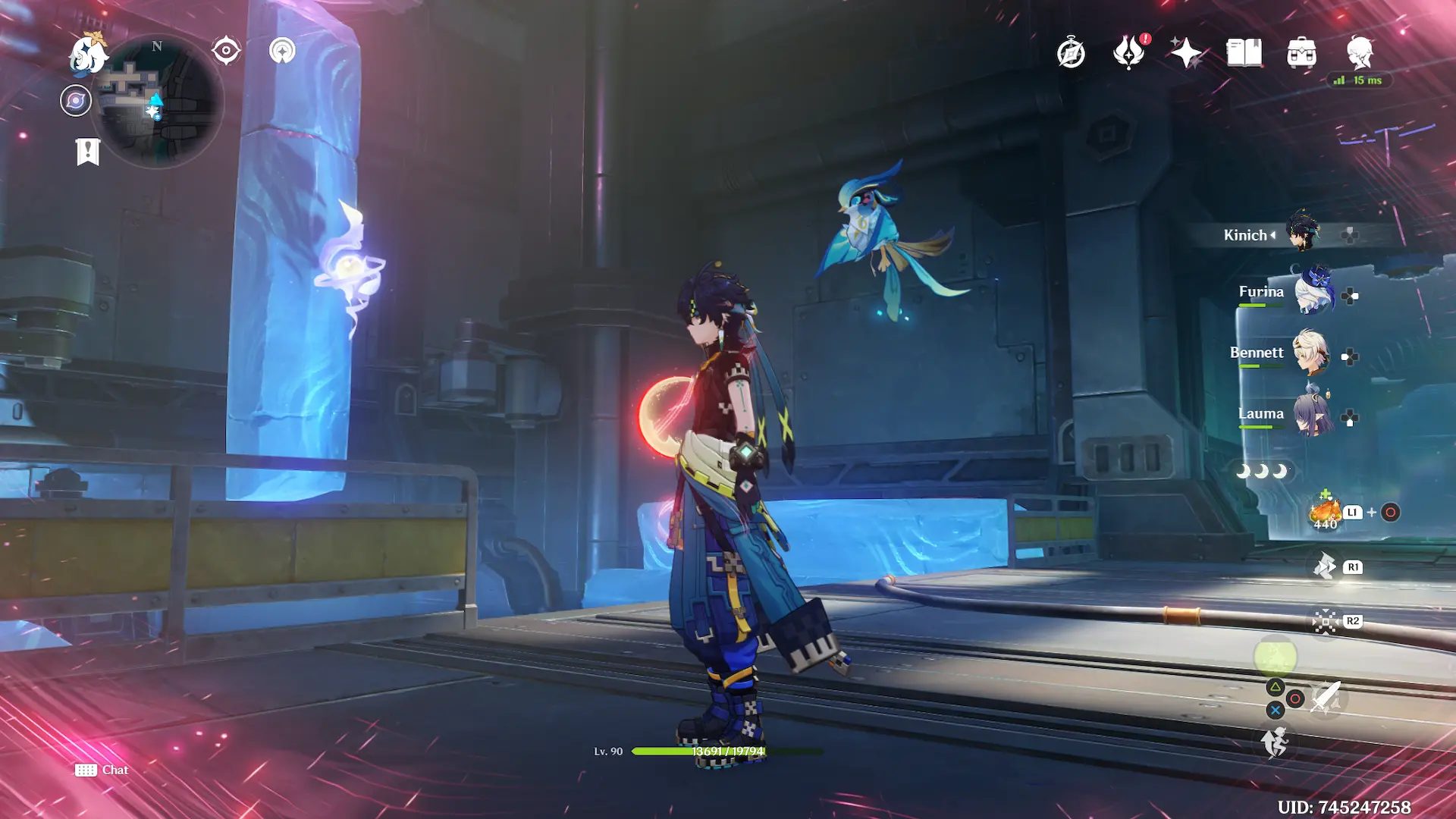Open the Paimon menu icon
The height and width of the screenshot is (819, 1456).
(88, 55)
